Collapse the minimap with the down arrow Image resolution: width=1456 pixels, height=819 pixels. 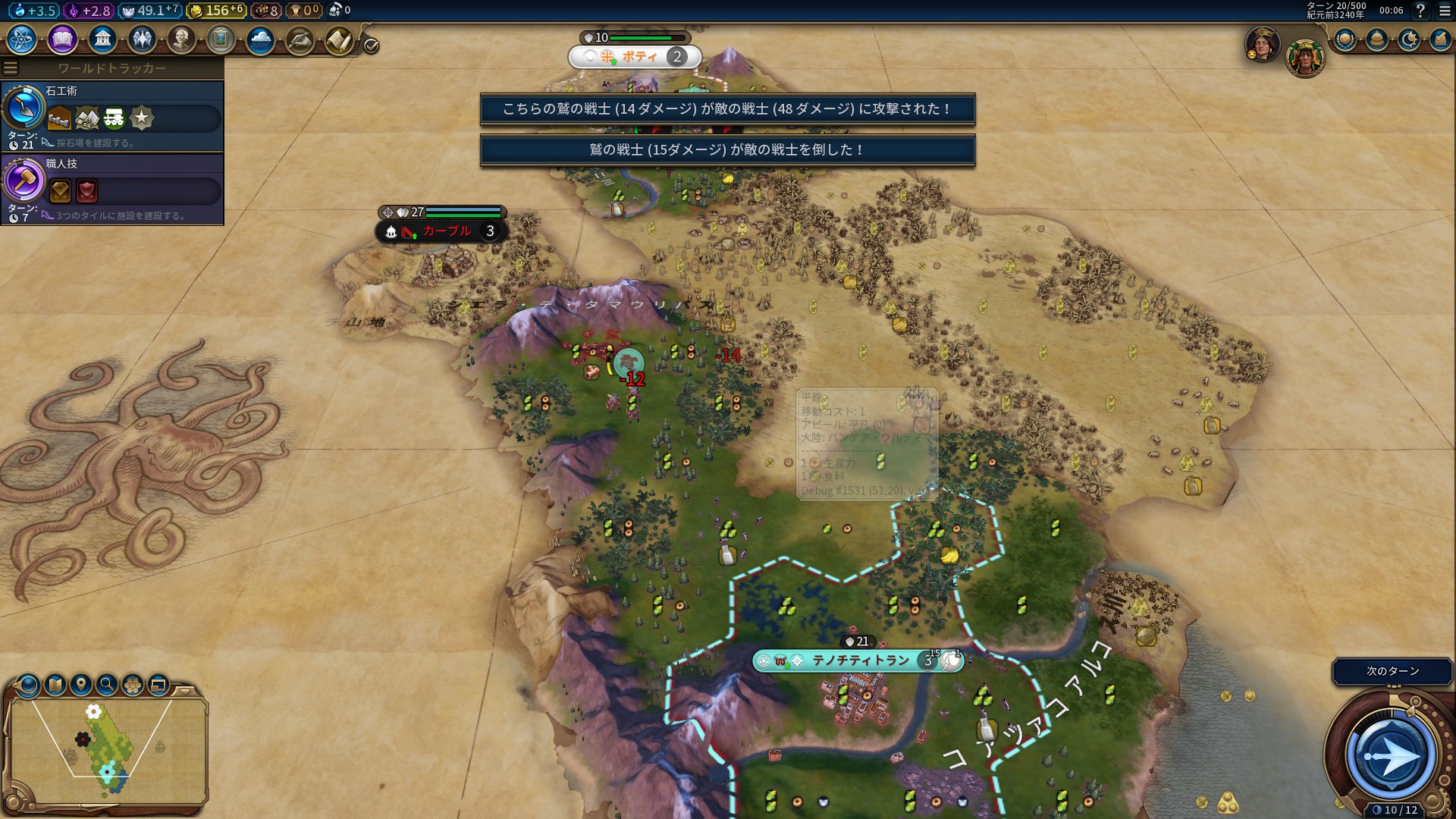[185, 691]
